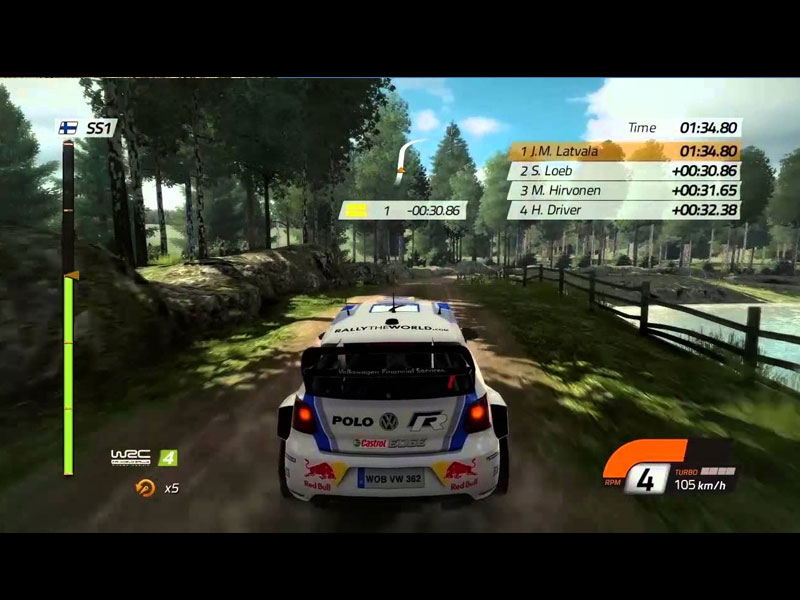
Task: Click the H. Driver standings entry
Action: point(624,210)
